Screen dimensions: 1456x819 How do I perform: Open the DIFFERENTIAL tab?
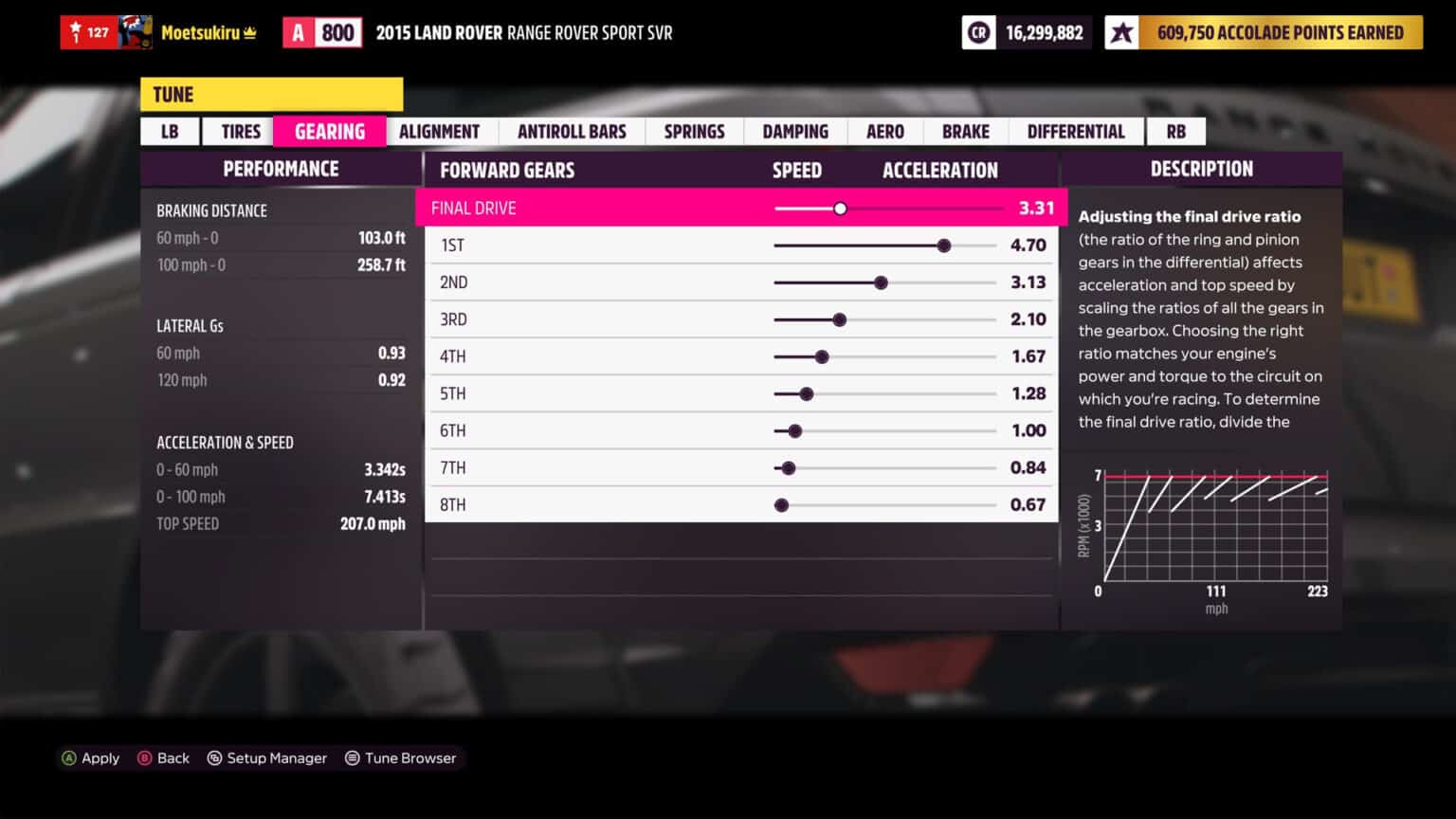pyautogui.click(x=1076, y=131)
